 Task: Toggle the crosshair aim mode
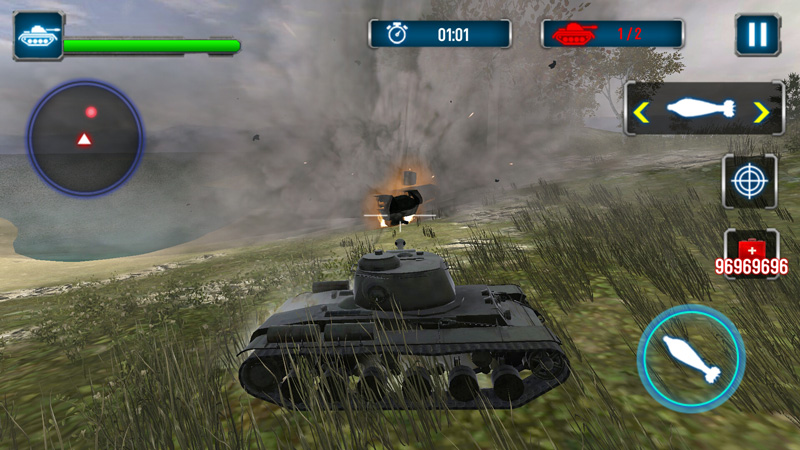tap(749, 181)
